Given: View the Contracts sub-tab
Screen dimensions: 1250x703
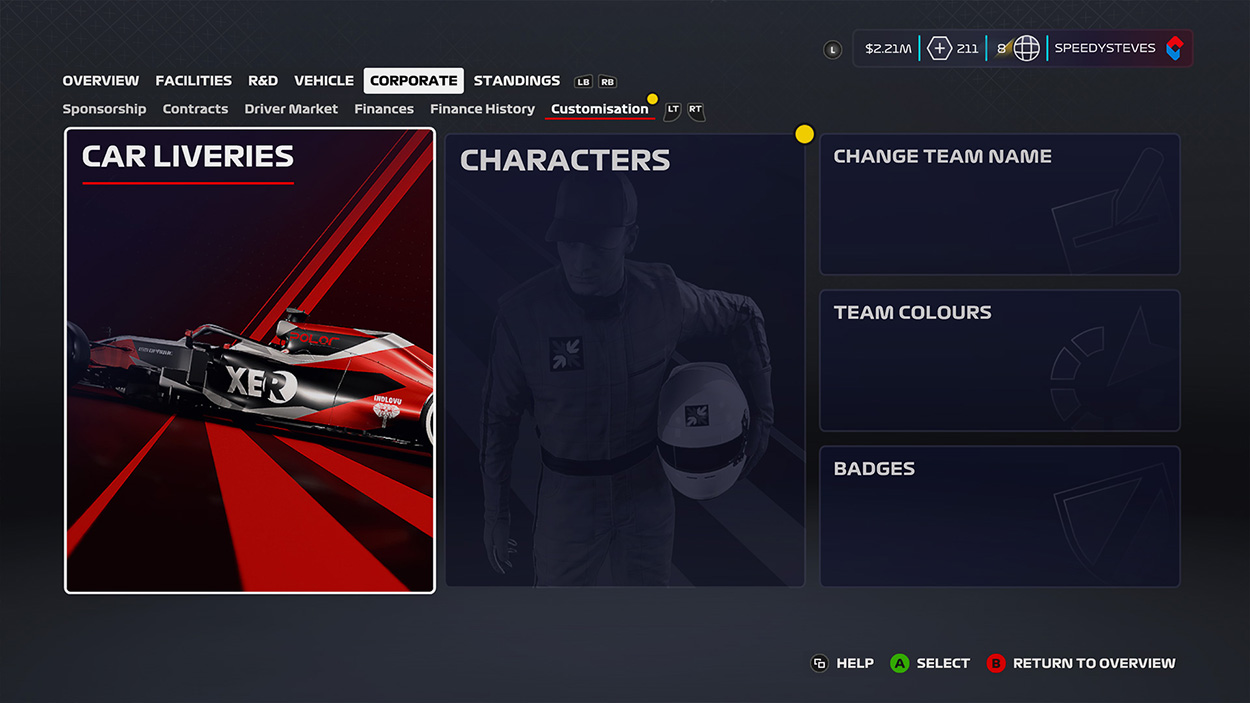Looking at the screenshot, I should click(195, 109).
